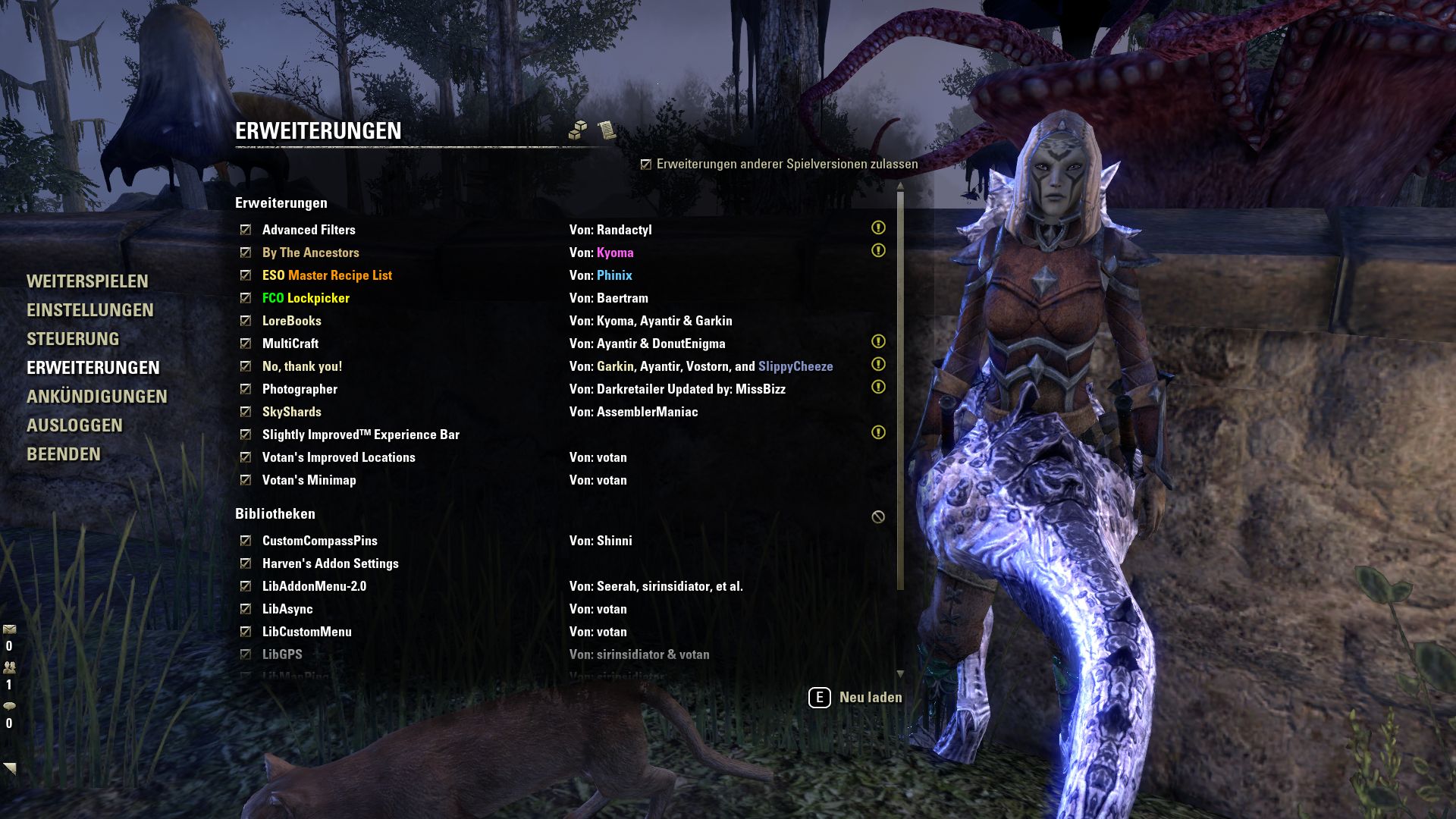The height and width of the screenshot is (819, 1456).
Task: Open the Steuerung menu entry
Action: pos(74,339)
